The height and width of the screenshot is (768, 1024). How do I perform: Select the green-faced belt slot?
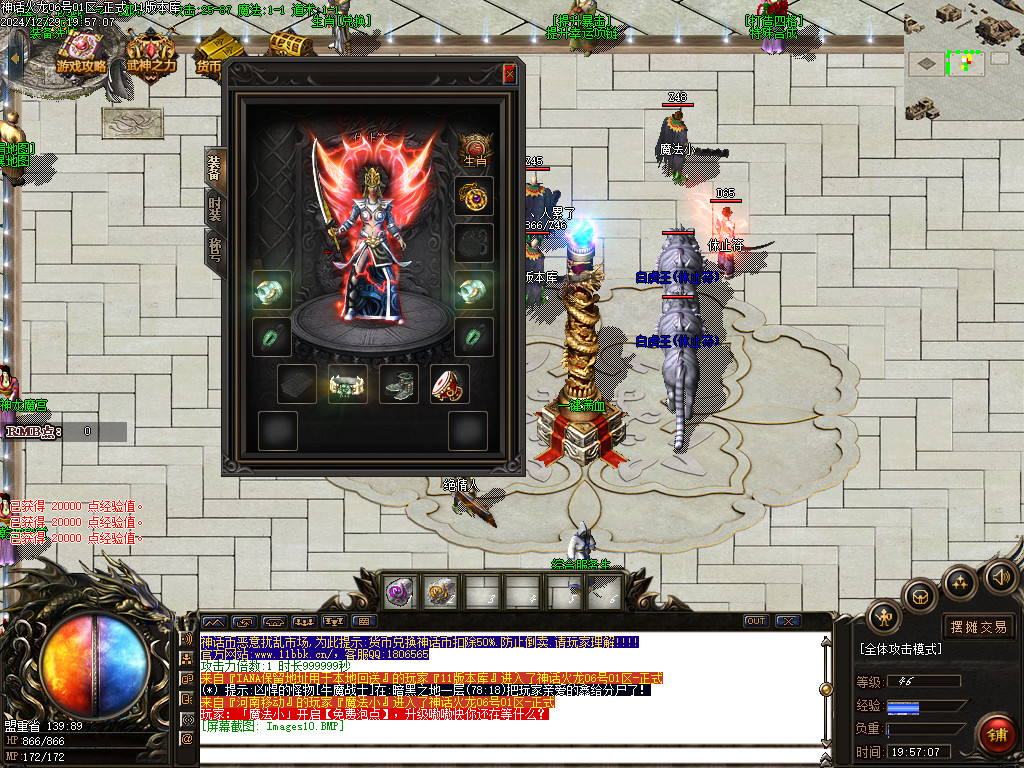click(347, 384)
